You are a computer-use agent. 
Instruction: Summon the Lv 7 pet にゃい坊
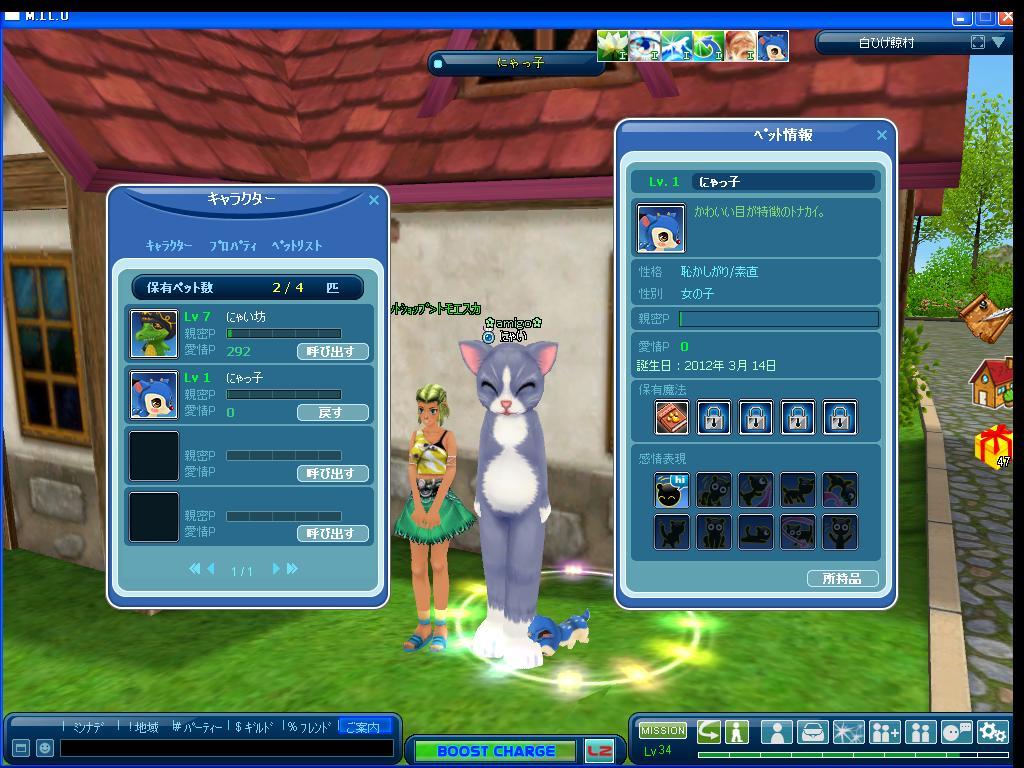point(332,352)
